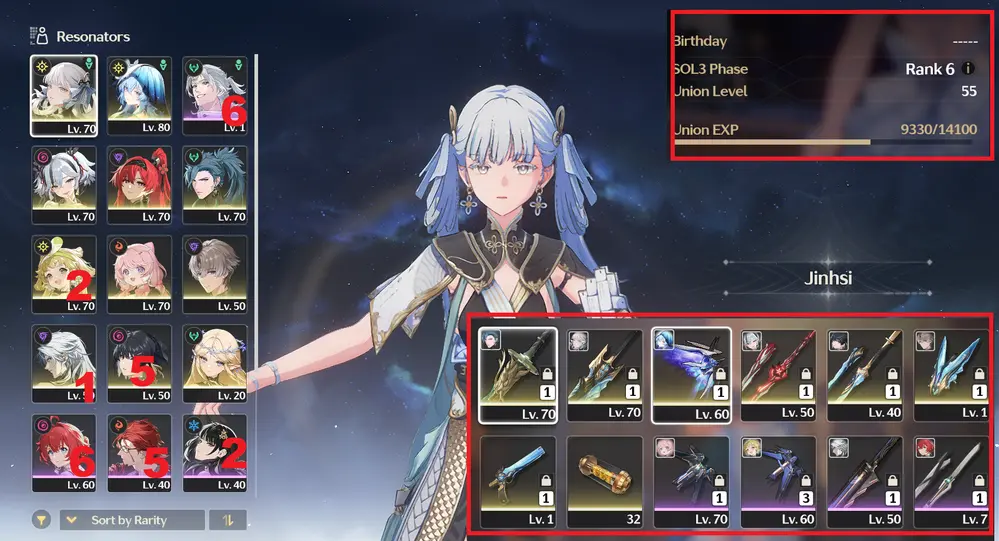Open the resonator filter funnel button
The width and height of the screenshot is (999, 541).
pos(42,520)
